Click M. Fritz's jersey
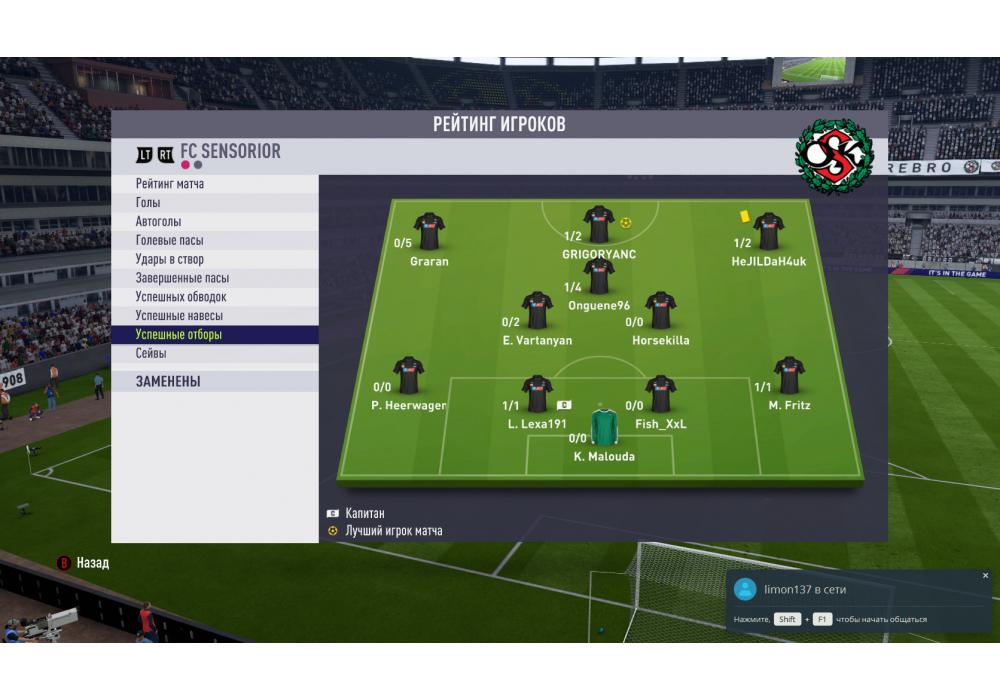Screen dimensions: 1000x700 [x=789, y=376]
